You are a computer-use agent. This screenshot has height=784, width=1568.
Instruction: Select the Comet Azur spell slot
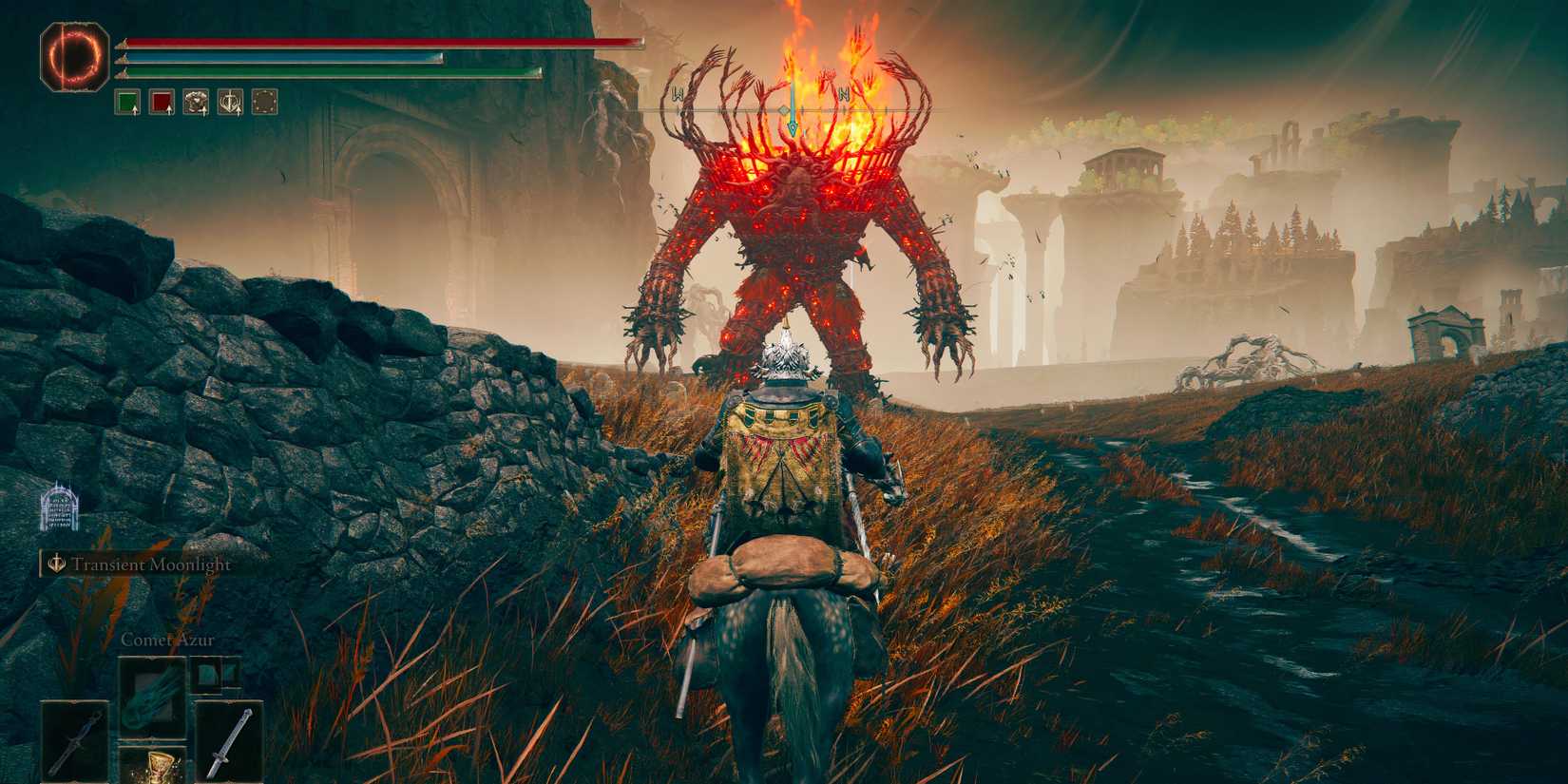[x=152, y=691]
